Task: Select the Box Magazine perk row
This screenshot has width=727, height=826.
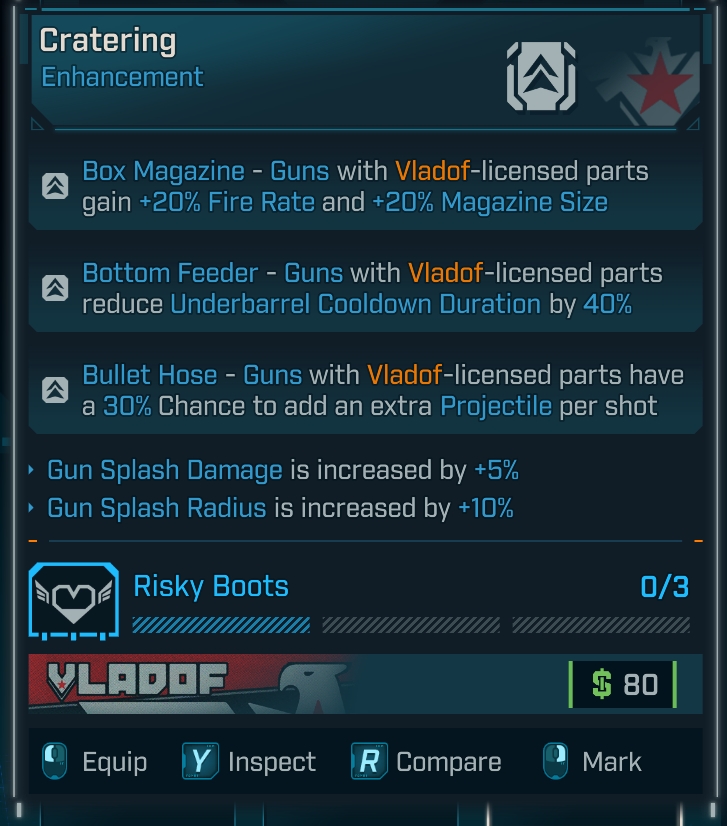Action: coord(364,187)
